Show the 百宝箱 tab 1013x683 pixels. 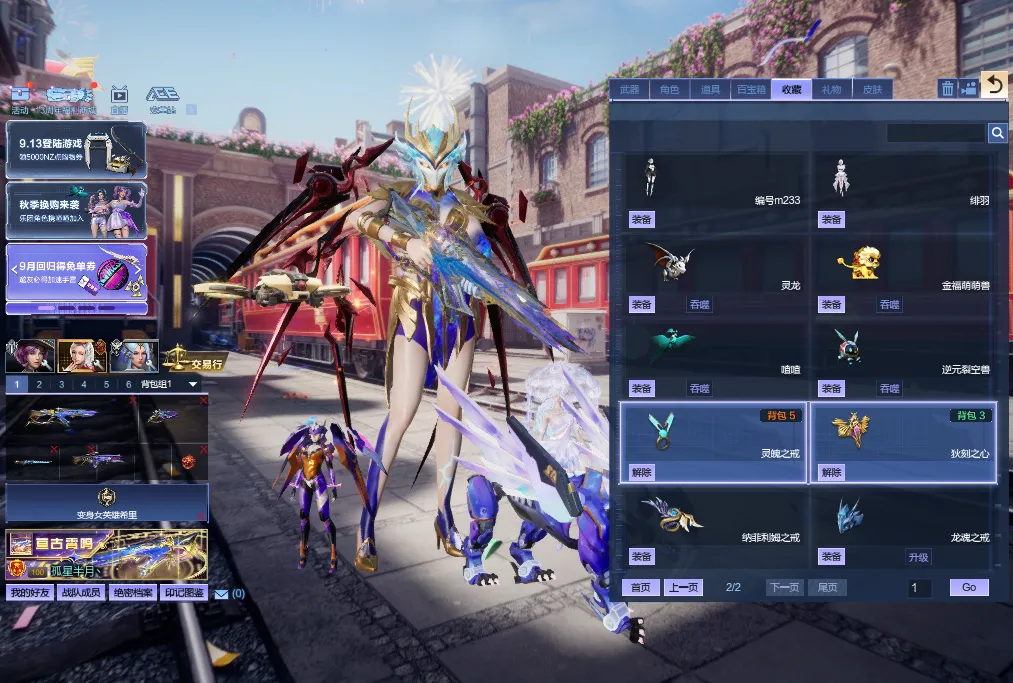click(x=751, y=90)
